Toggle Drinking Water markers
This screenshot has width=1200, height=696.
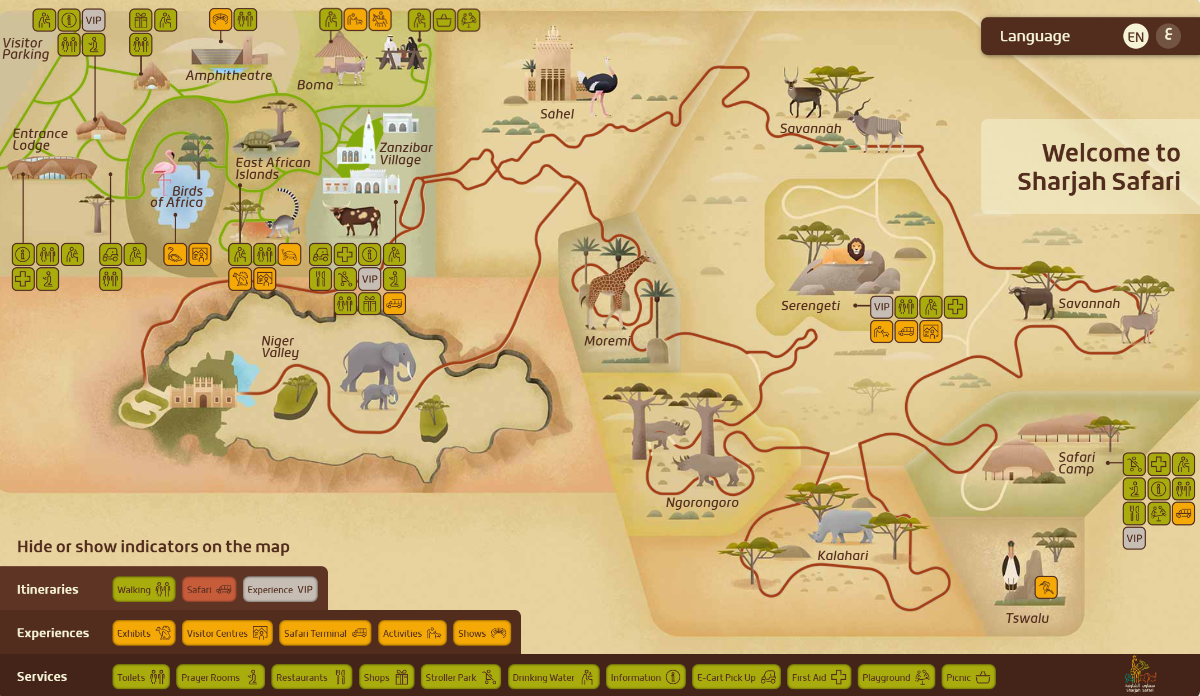coord(553,677)
